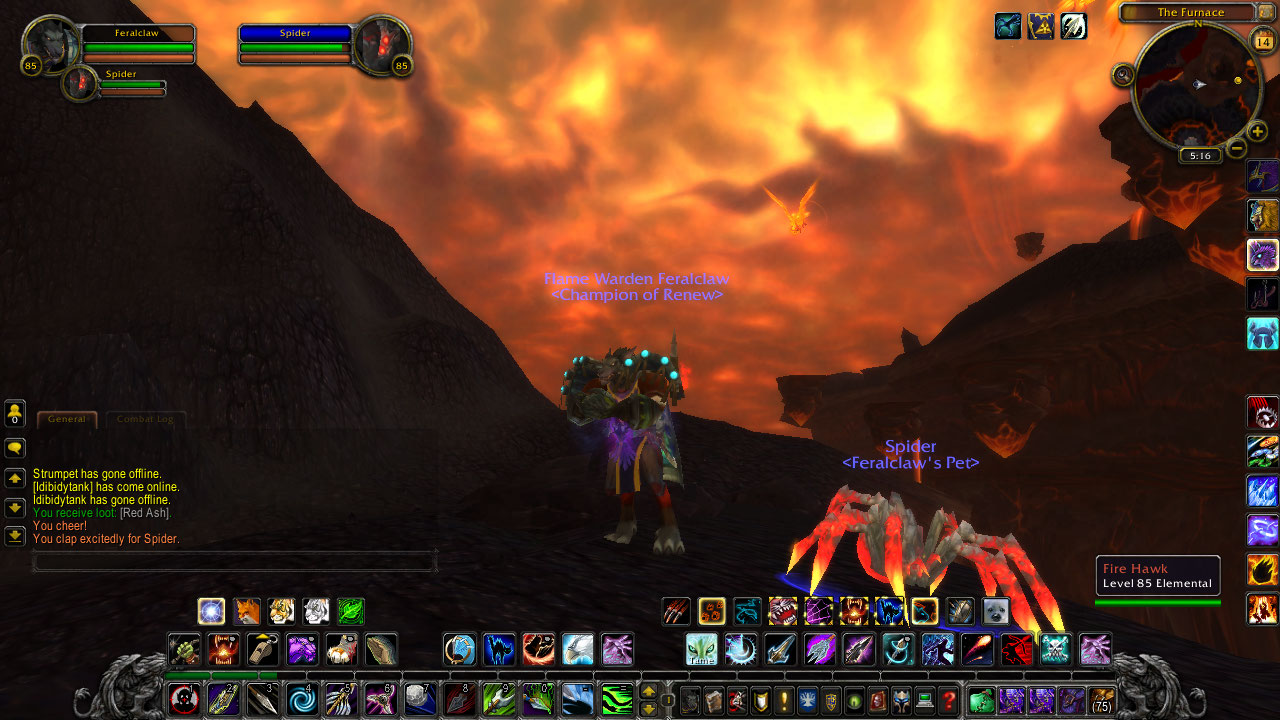Open the Dungeon Finder green eye icon
This screenshot has width=1280, height=720.
point(855,700)
